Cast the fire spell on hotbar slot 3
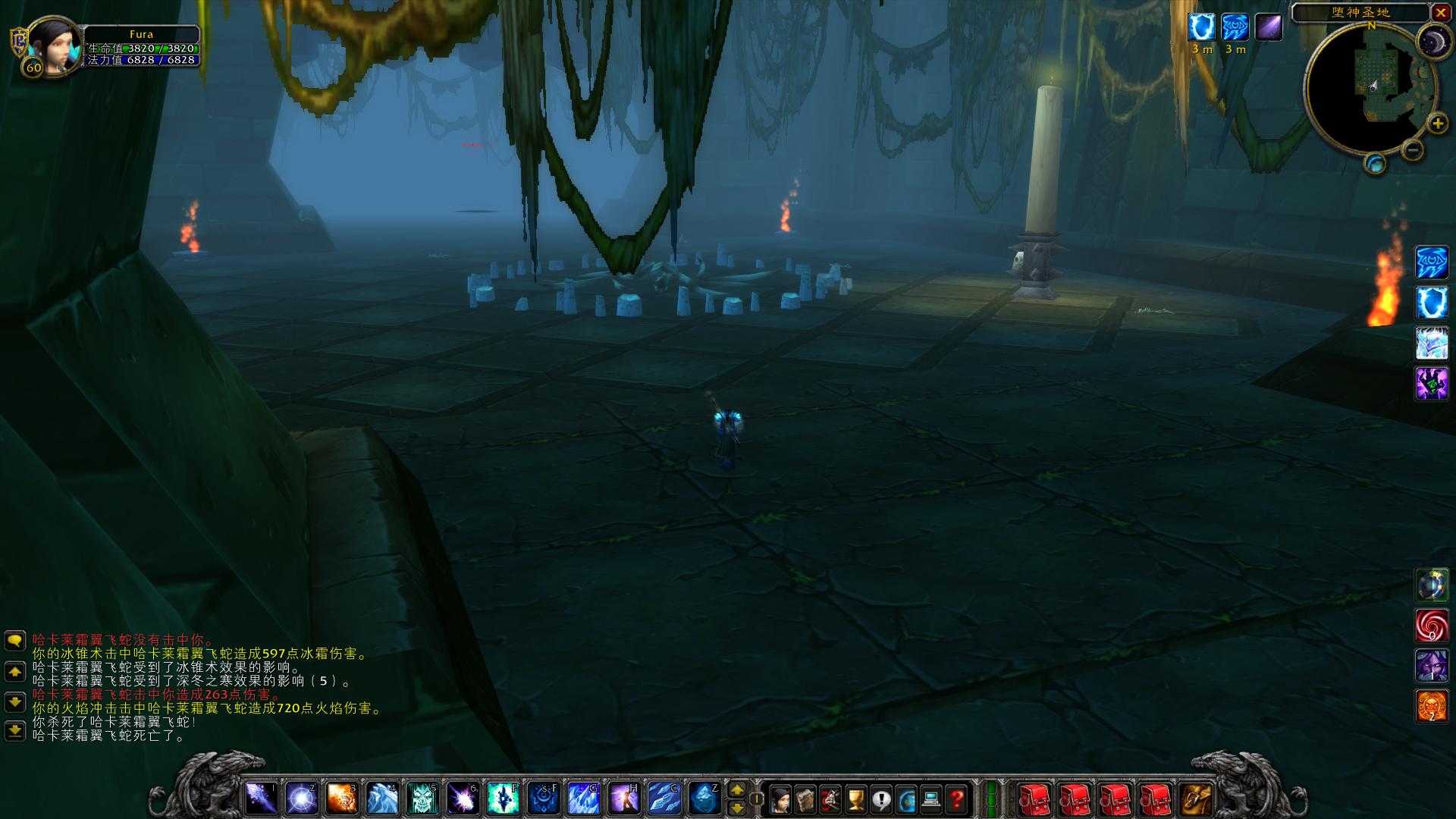 click(342, 798)
